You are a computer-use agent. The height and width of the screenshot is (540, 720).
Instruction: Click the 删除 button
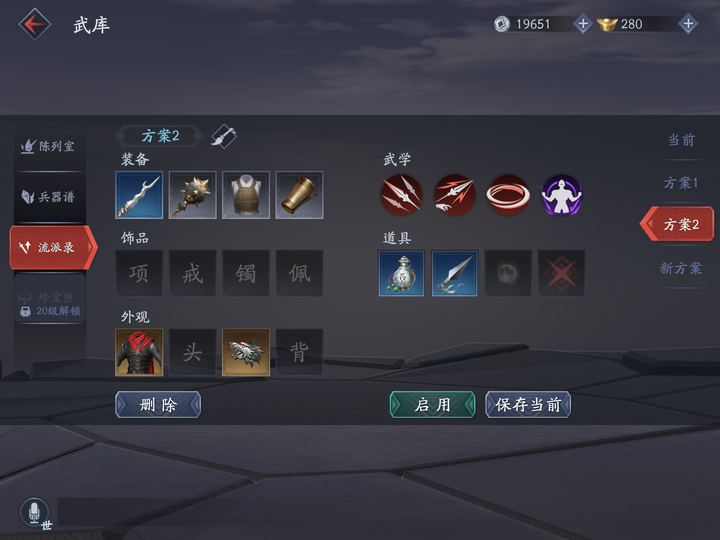tap(158, 404)
